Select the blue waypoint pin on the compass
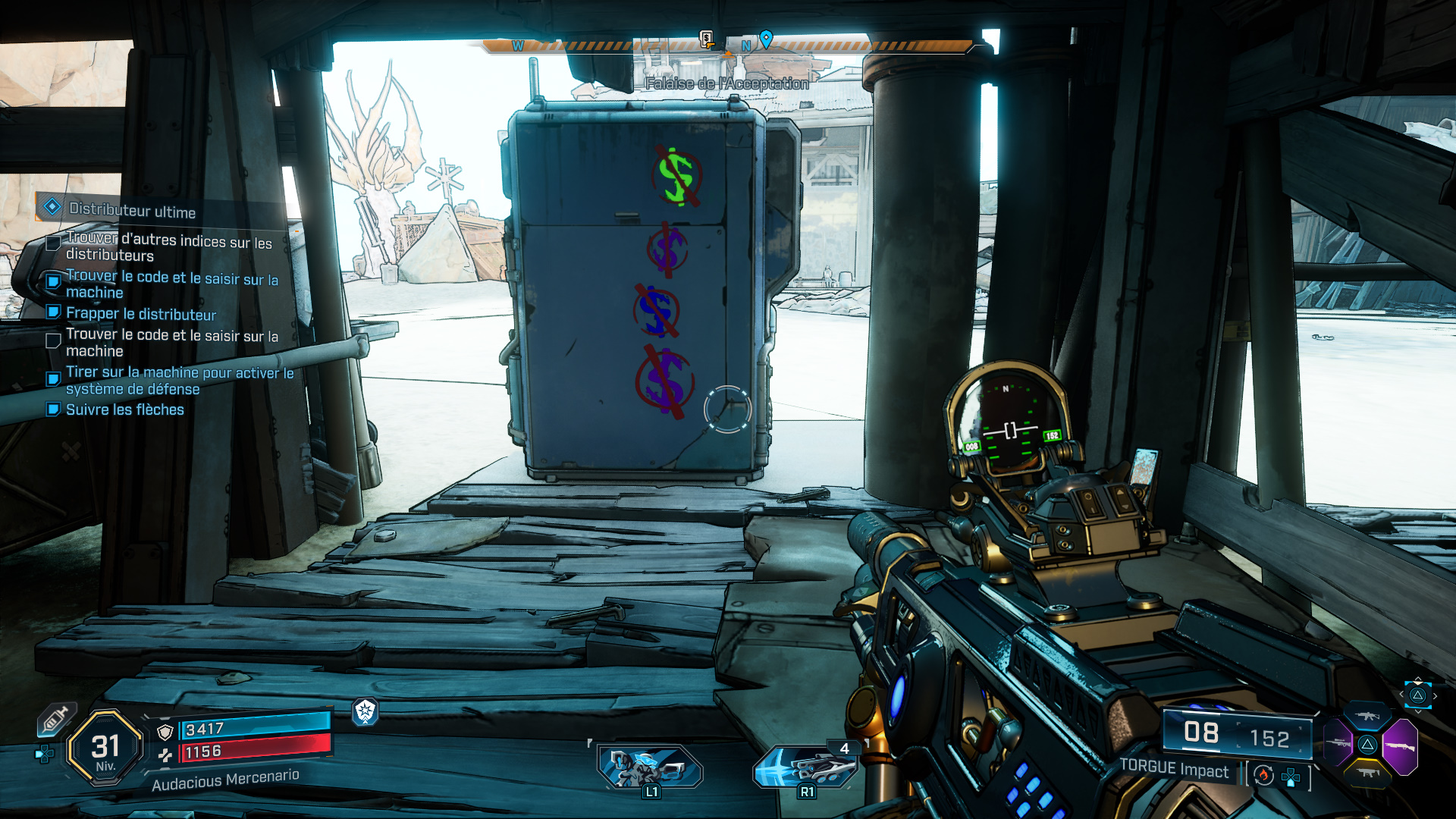 (x=767, y=39)
